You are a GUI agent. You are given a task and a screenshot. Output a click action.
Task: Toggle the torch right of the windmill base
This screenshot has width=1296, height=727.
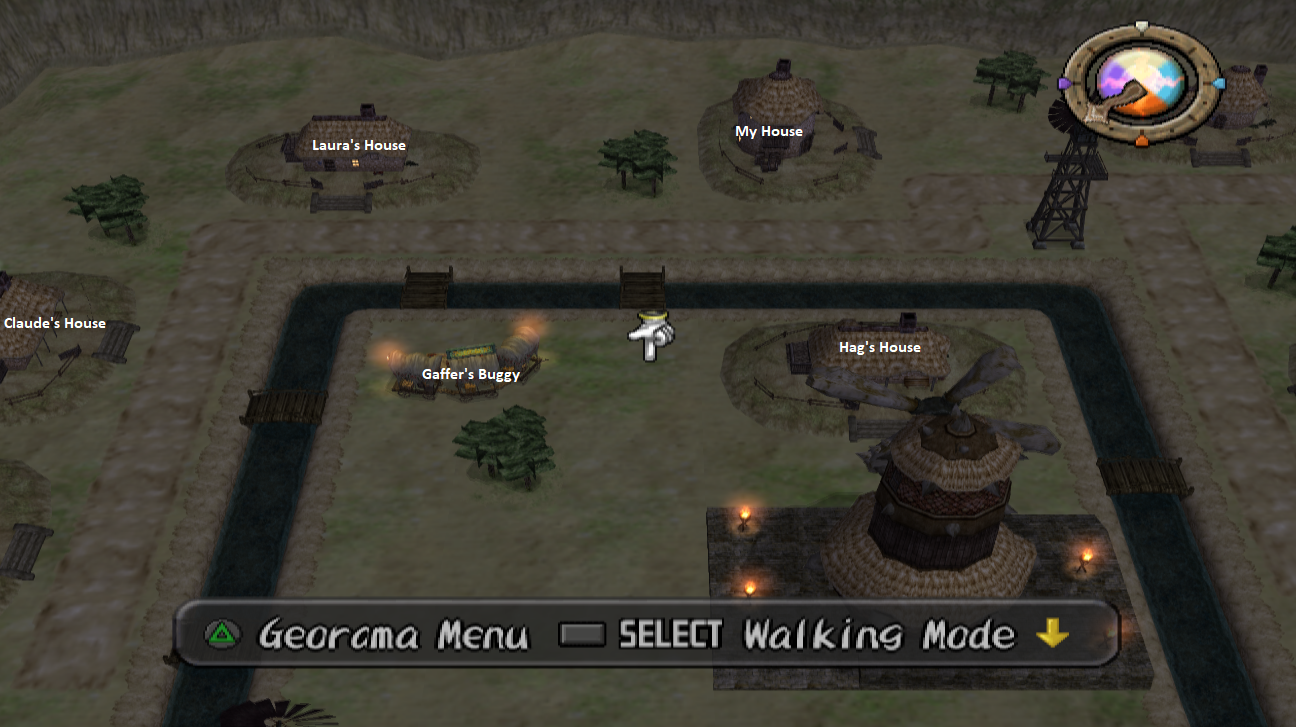click(x=1088, y=558)
